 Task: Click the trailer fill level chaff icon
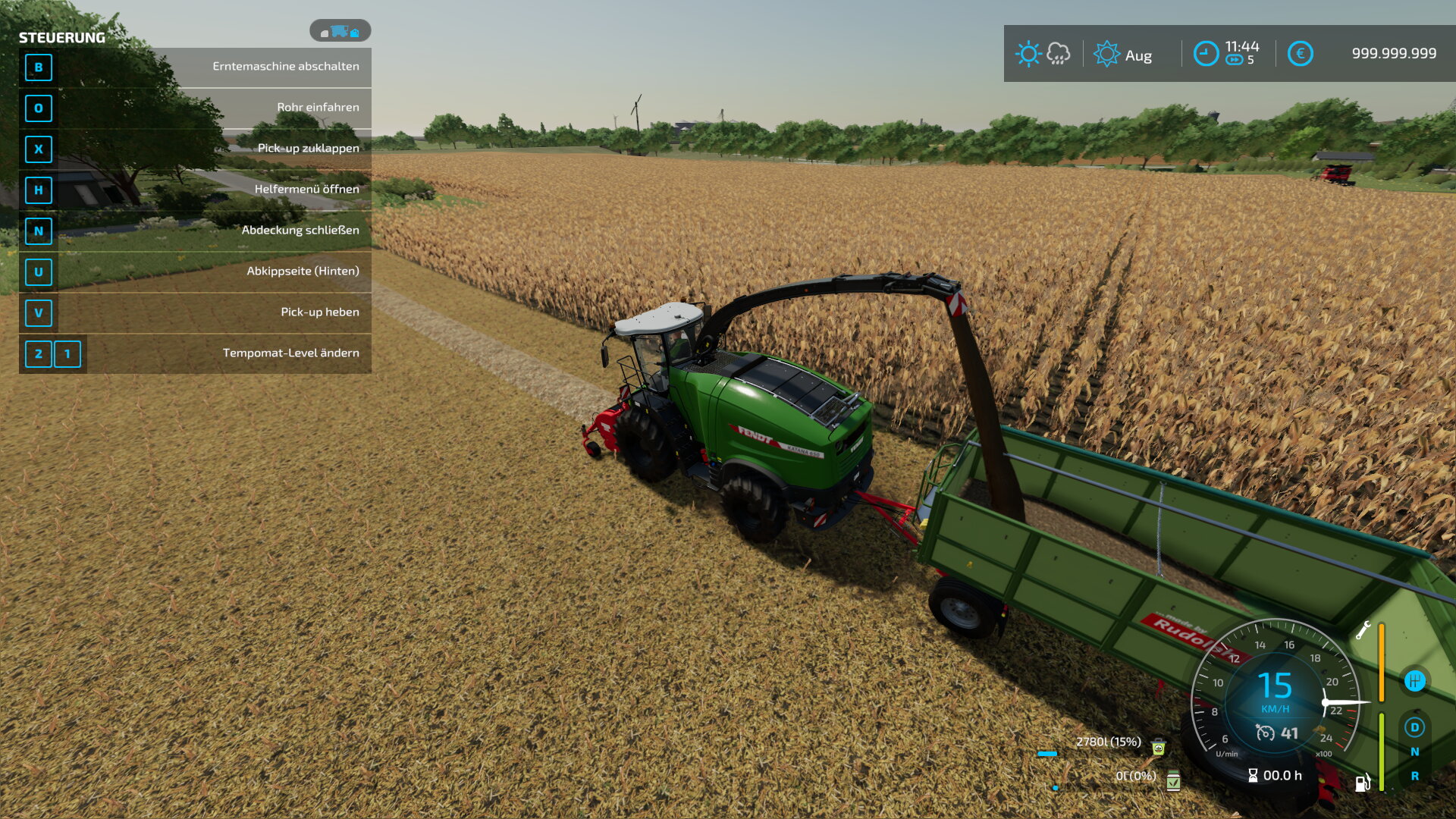coord(1158,747)
